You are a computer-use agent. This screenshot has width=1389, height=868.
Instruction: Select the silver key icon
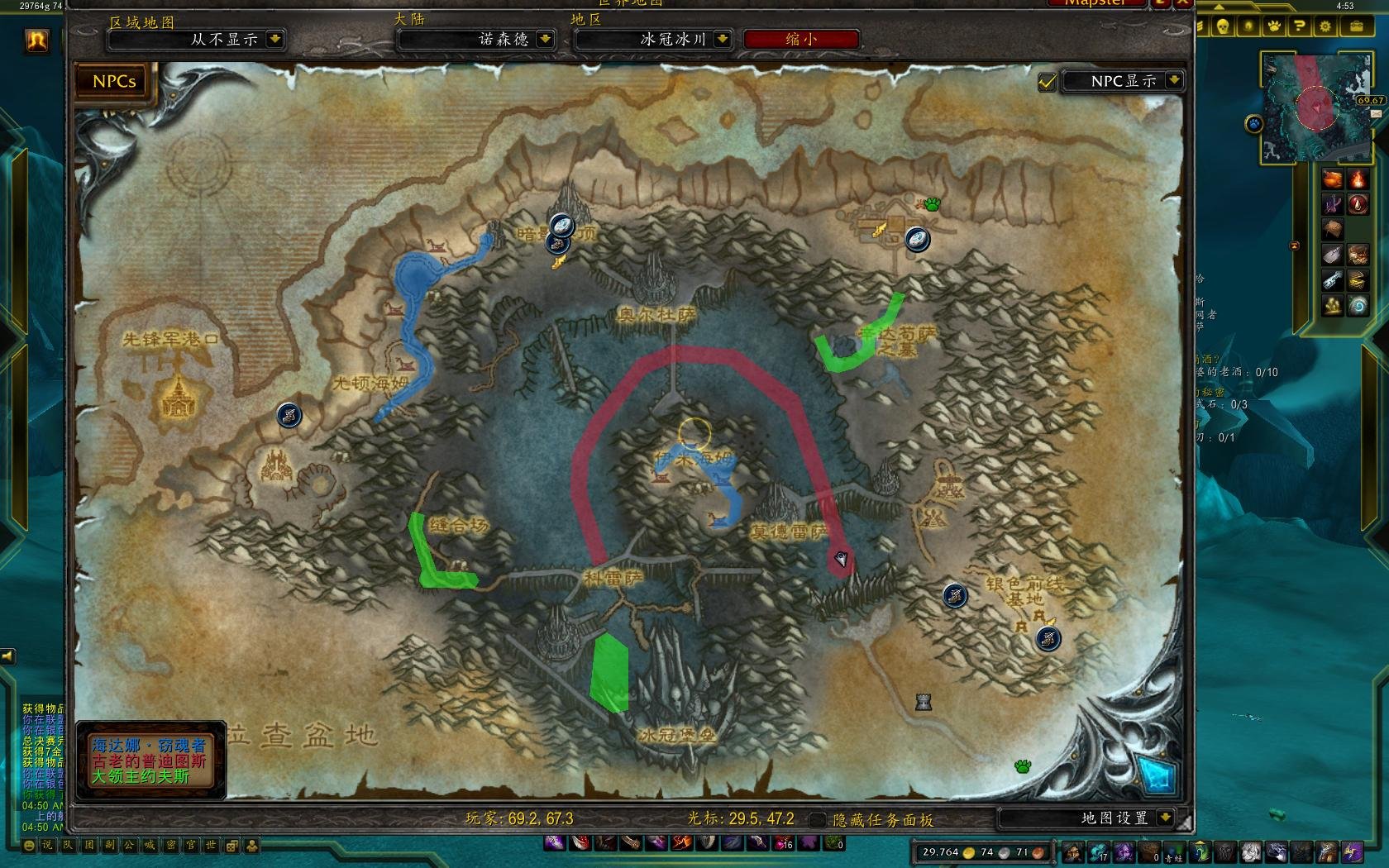1332,280
